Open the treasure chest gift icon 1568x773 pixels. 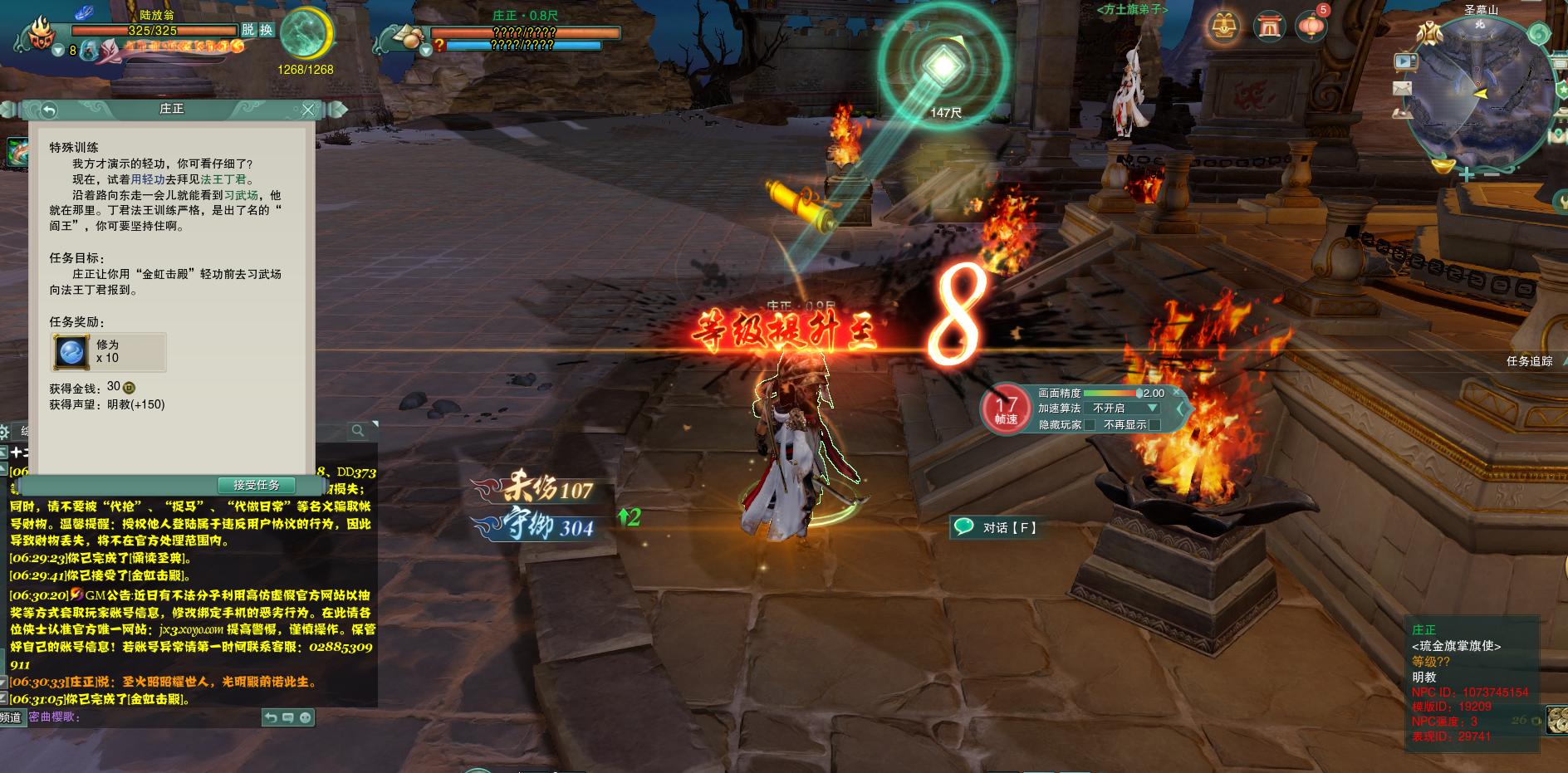click(x=1223, y=27)
